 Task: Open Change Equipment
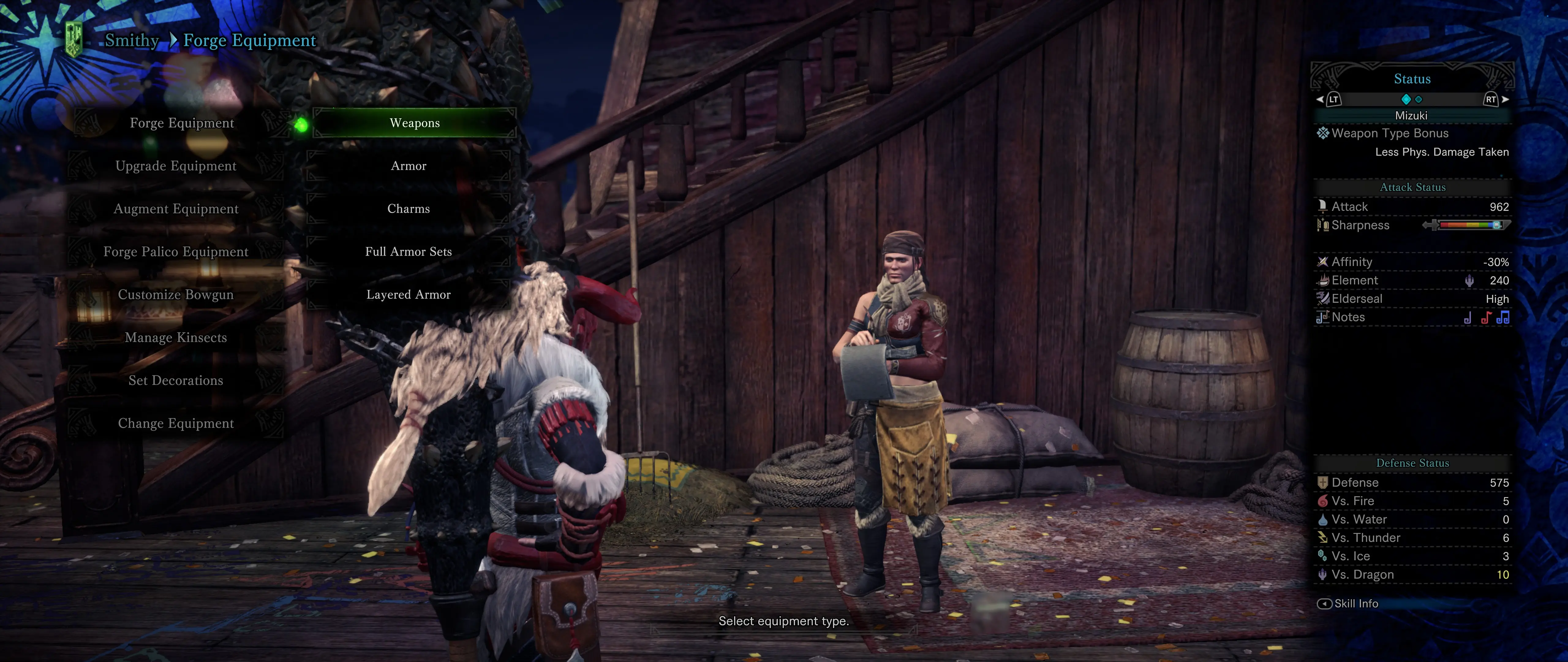175,423
